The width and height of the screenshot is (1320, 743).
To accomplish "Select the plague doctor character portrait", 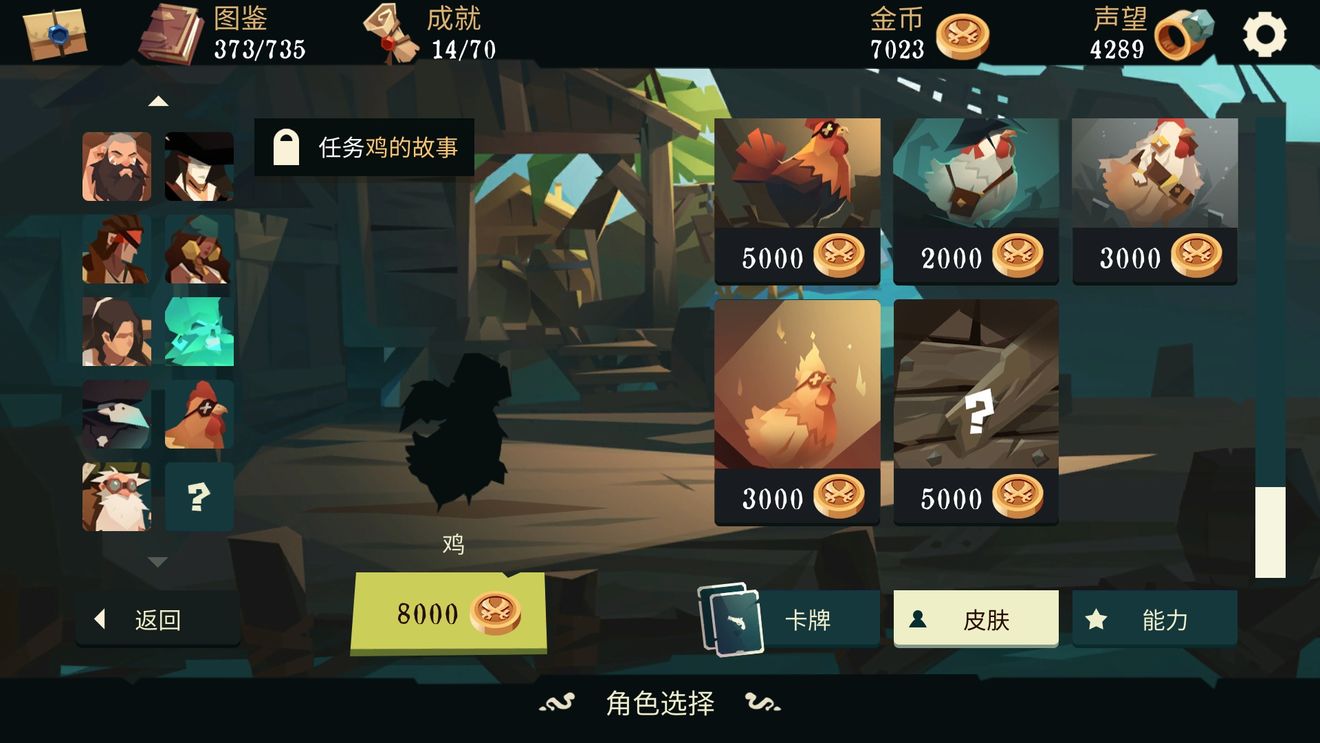I will [116, 414].
